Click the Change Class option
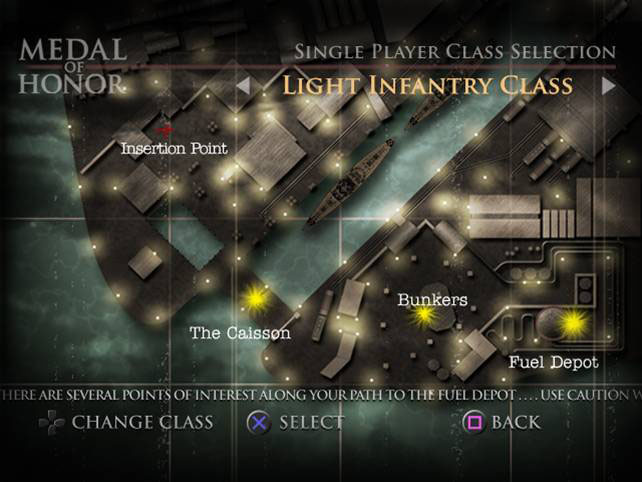This screenshot has height=482, width=642. 126,422
